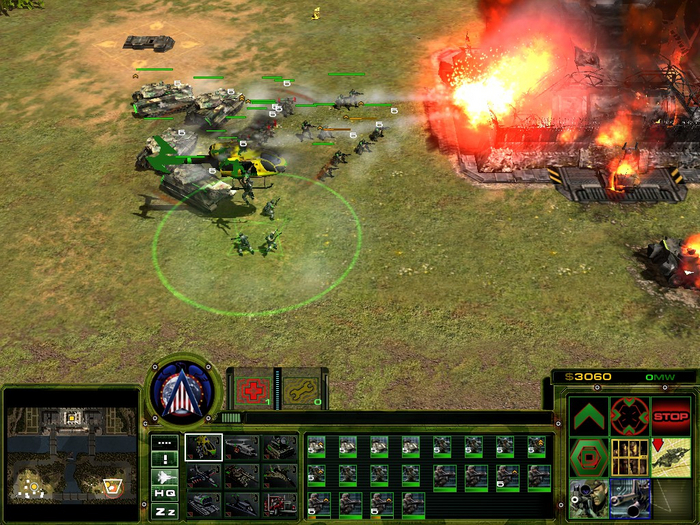Activate the red cross heal power
700x525 pixels.
251,392
